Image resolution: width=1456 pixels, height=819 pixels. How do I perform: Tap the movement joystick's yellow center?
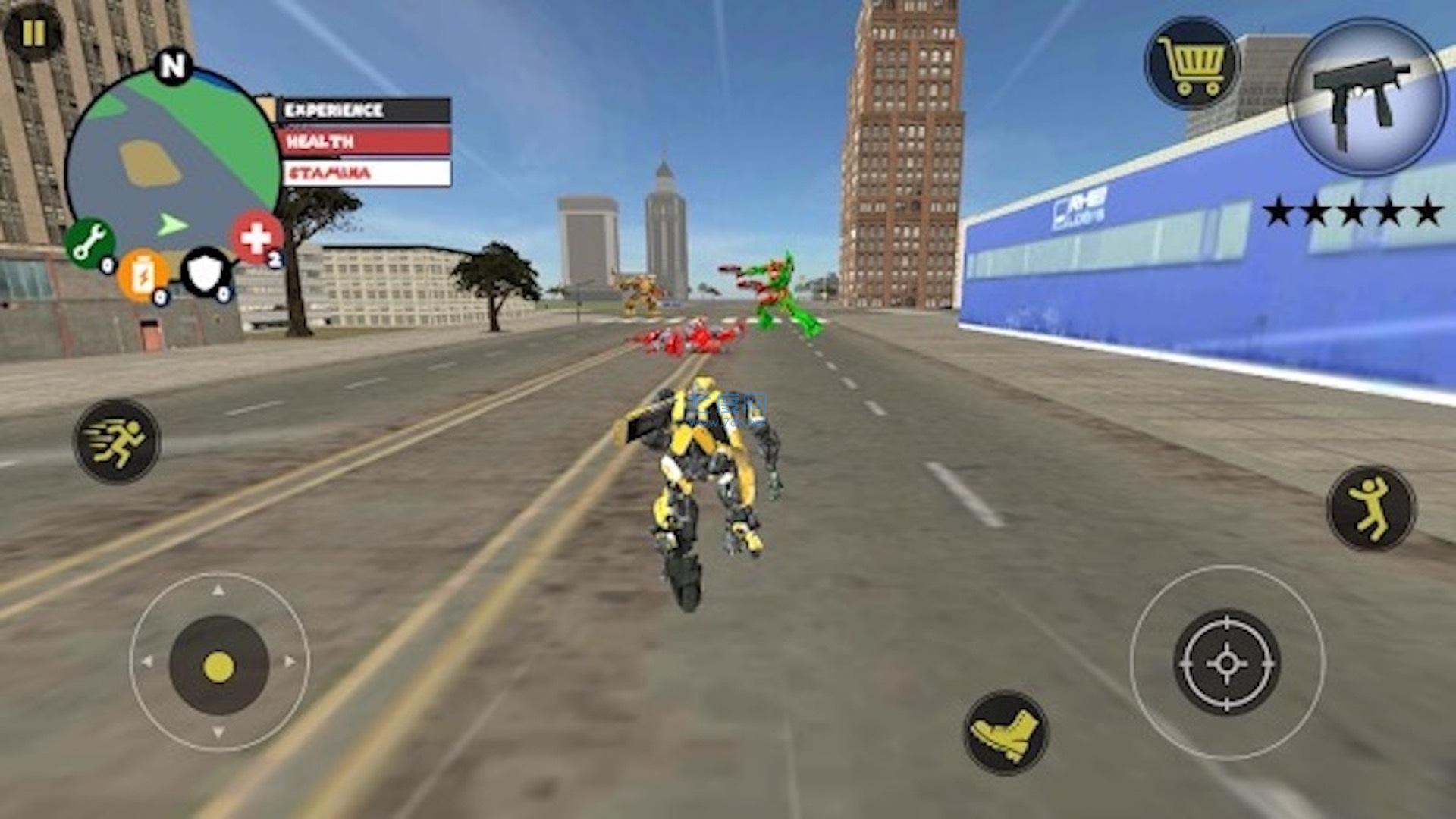click(218, 667)
